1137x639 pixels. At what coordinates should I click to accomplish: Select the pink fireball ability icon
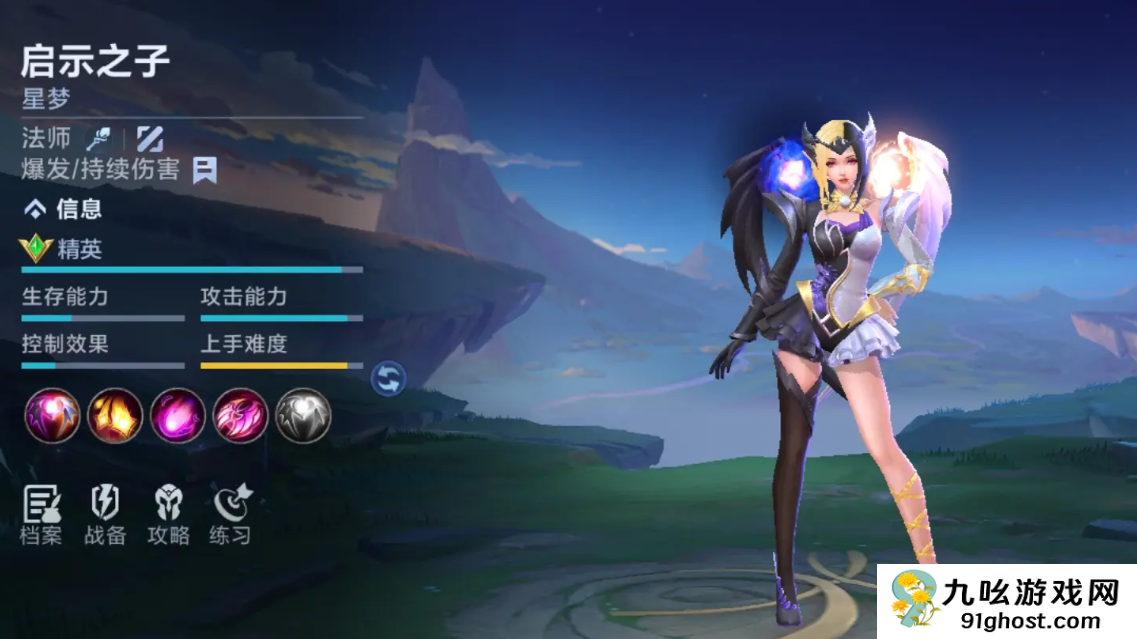[x=178, y=416]
